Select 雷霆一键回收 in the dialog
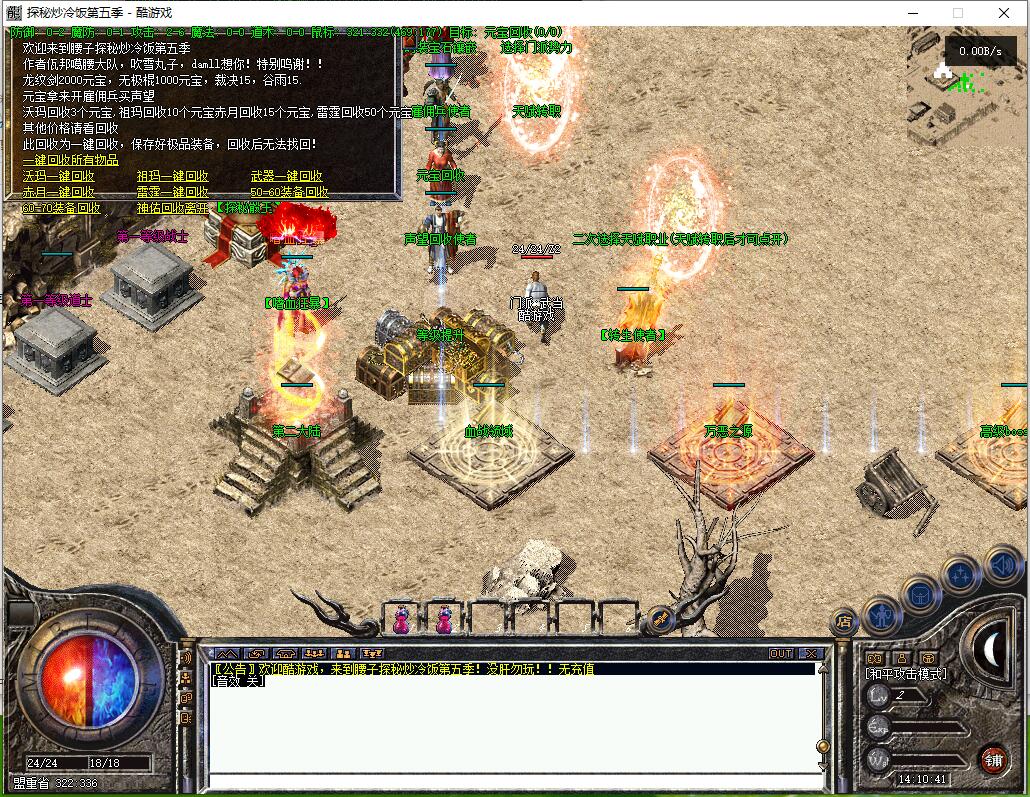This screenshot has height=797, width=1030. pos(173,192)
